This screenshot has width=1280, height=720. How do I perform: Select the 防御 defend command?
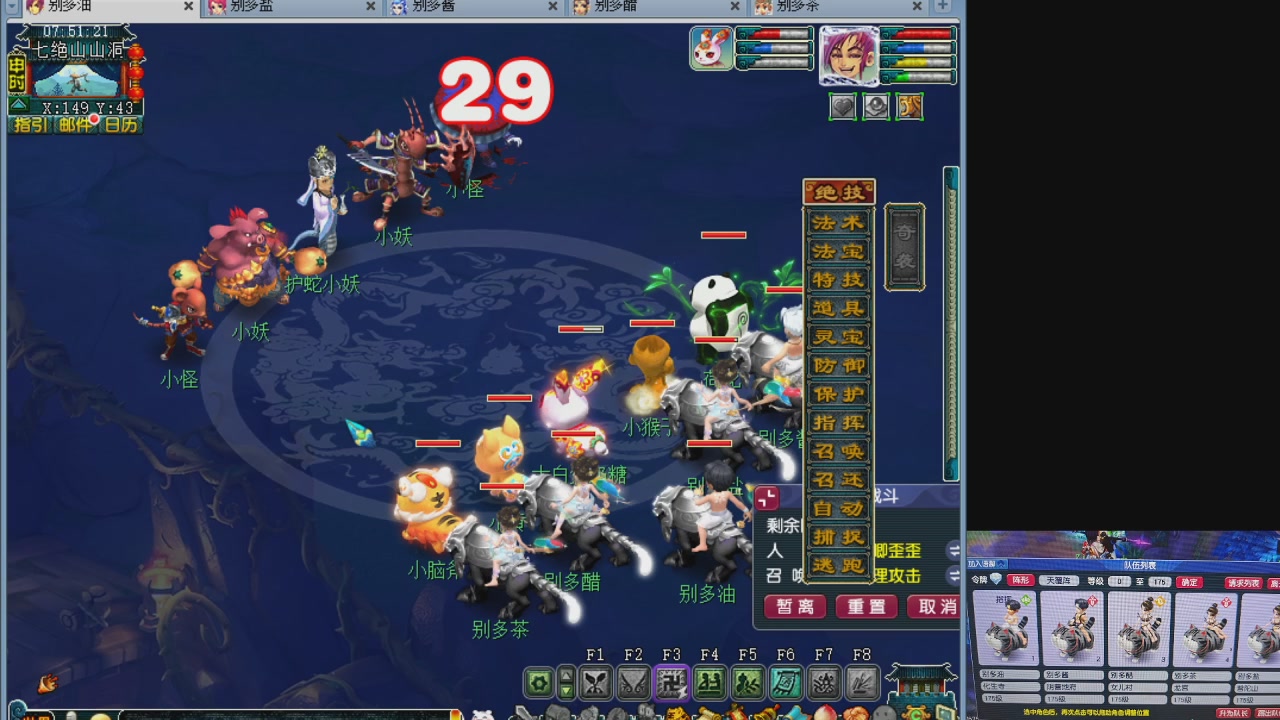[838, 367]
